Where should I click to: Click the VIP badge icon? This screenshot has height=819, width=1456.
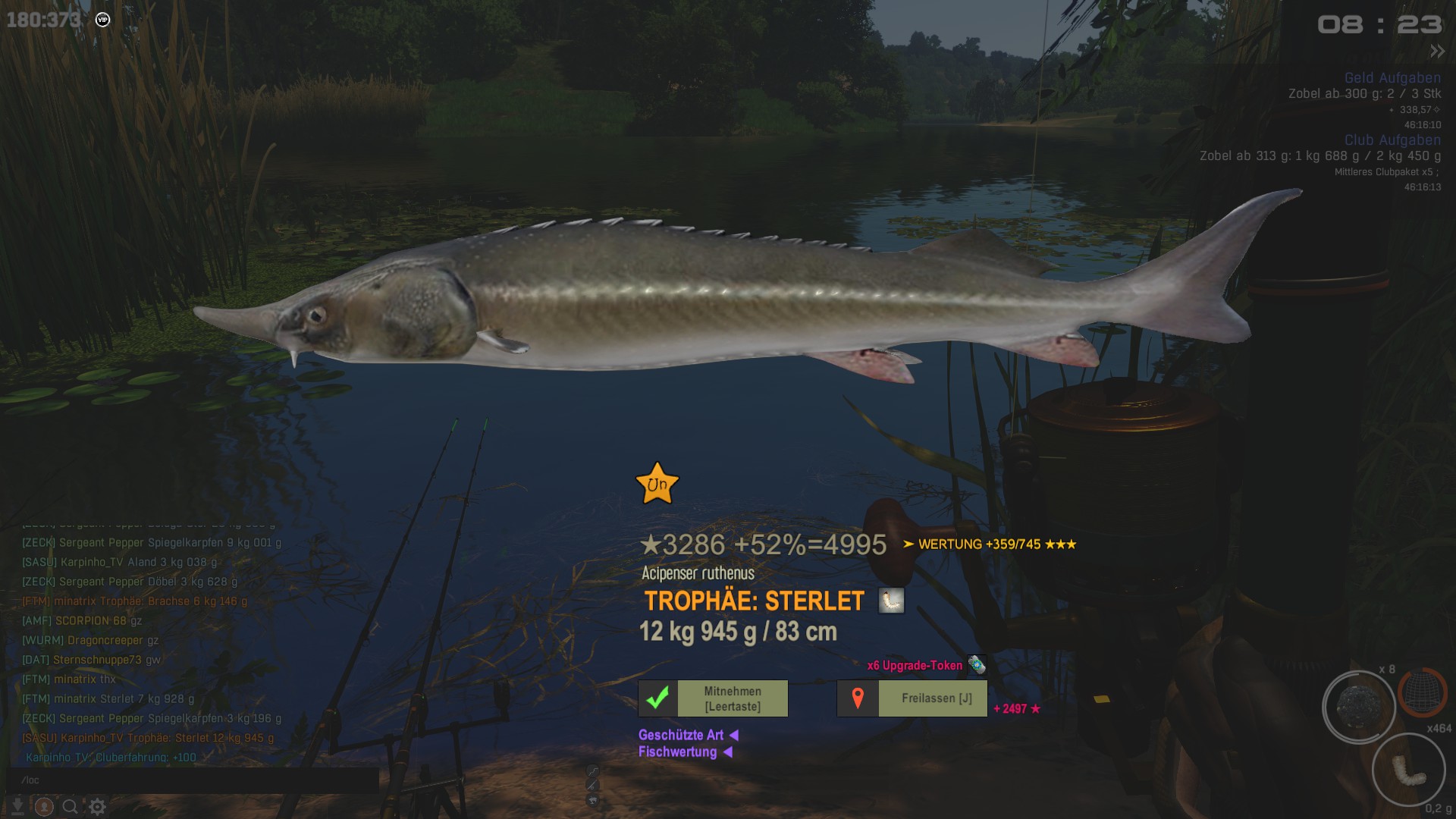coord(103,20)
